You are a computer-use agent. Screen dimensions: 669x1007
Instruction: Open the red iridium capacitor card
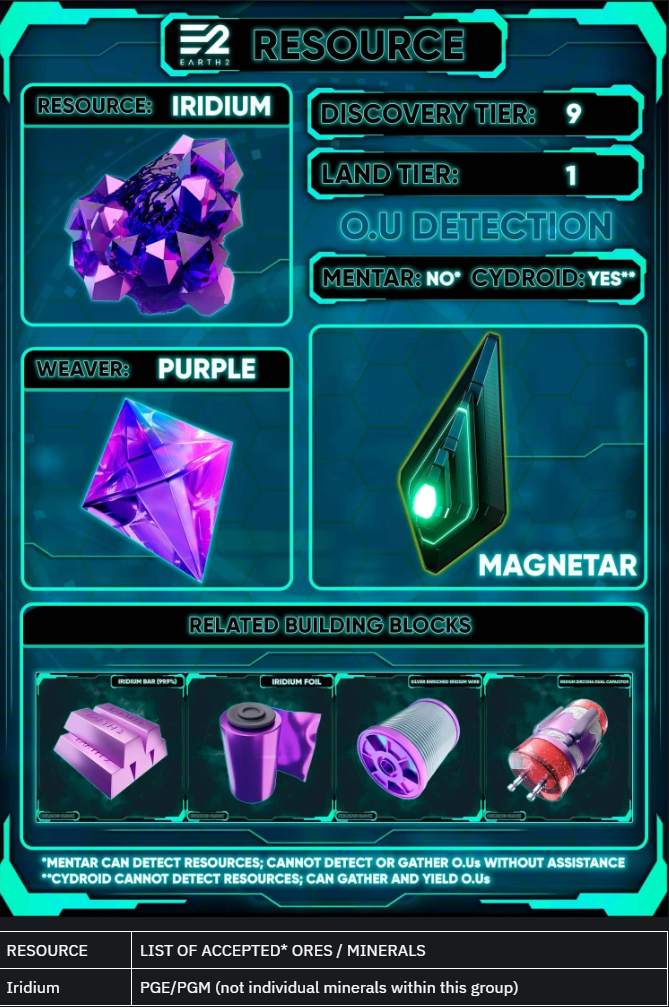point(558,749)
